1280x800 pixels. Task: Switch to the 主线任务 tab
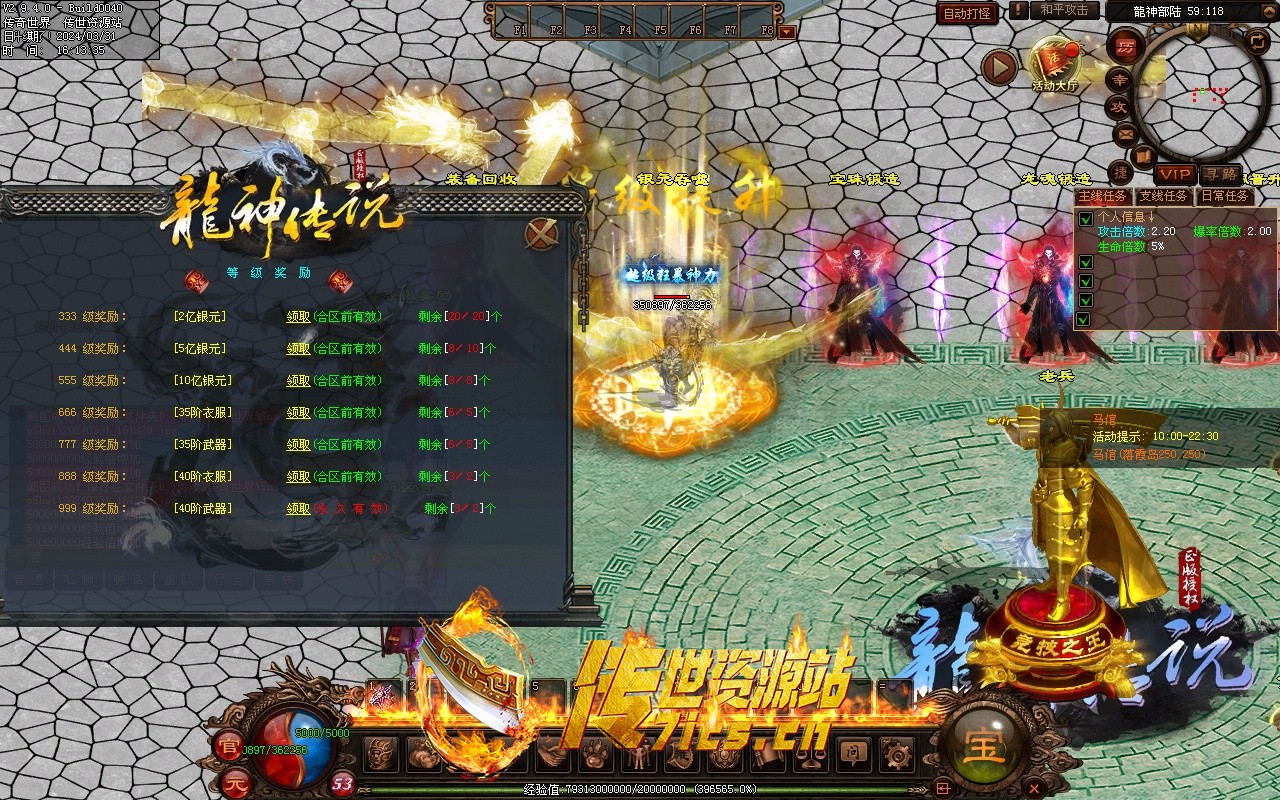point(1102,196)
